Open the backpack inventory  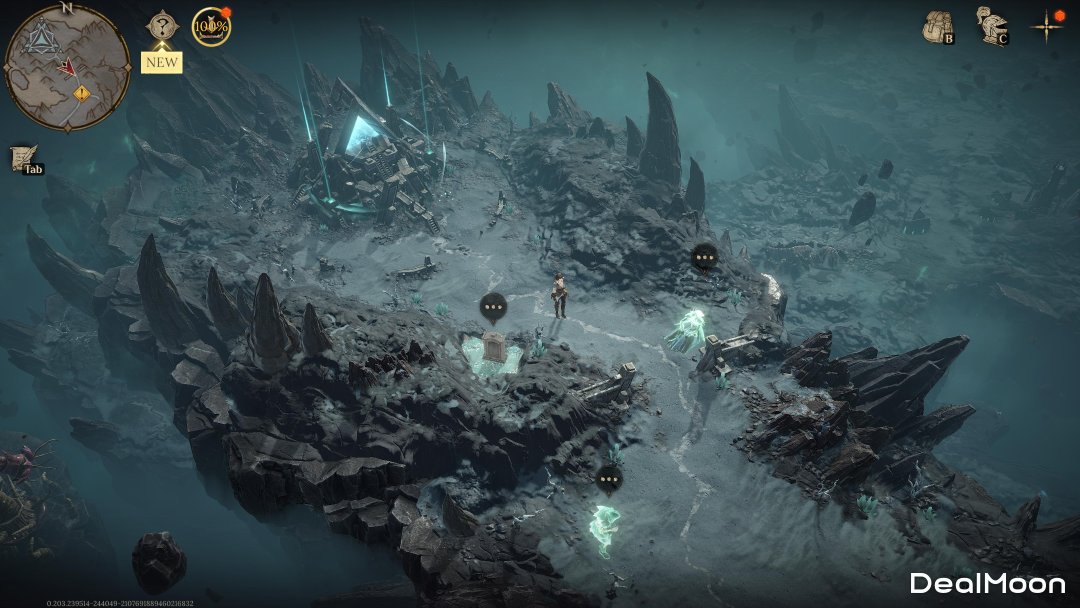point(937,27)
